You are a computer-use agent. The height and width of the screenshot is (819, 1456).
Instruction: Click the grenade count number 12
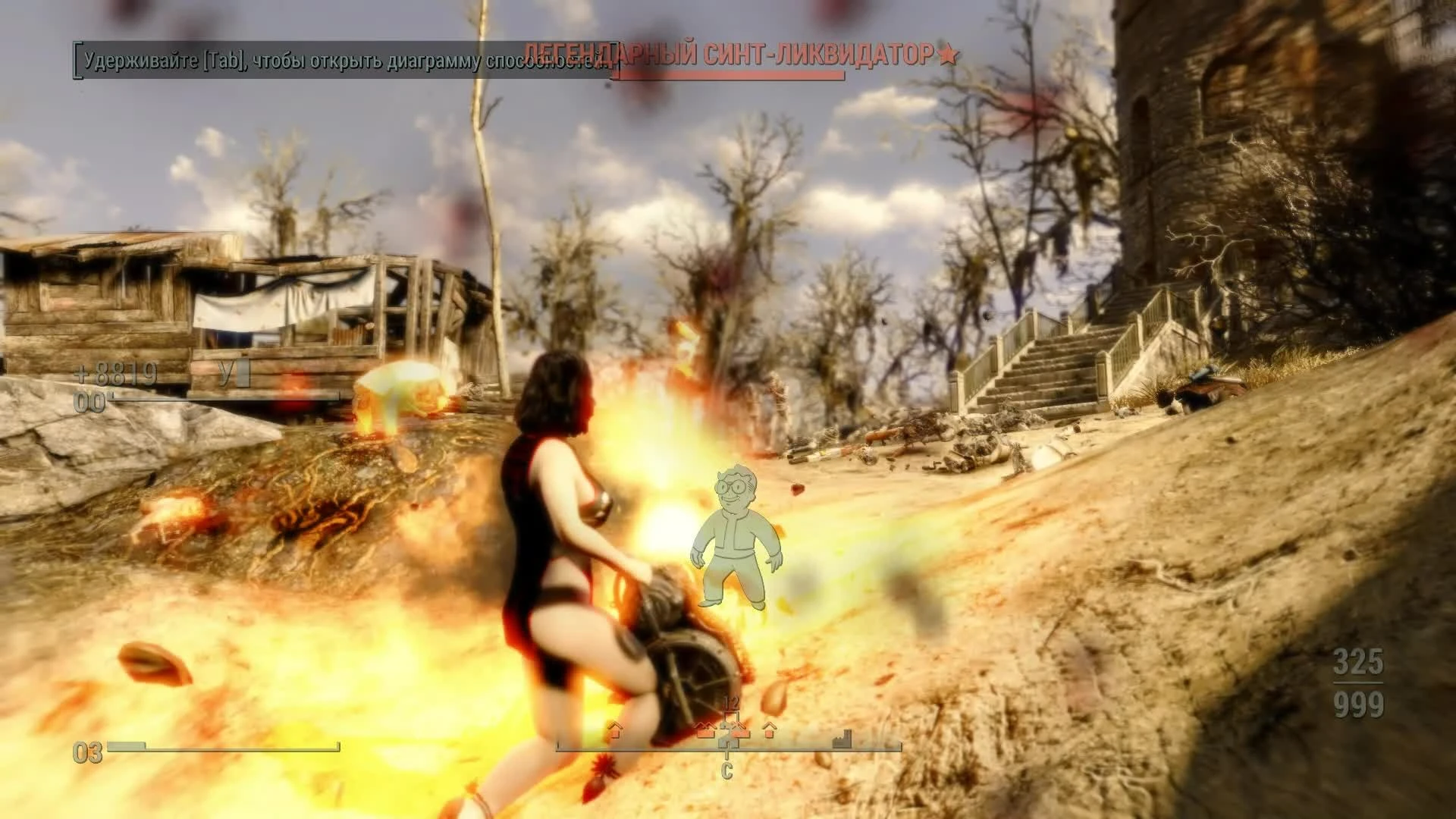tap(730, 701)
